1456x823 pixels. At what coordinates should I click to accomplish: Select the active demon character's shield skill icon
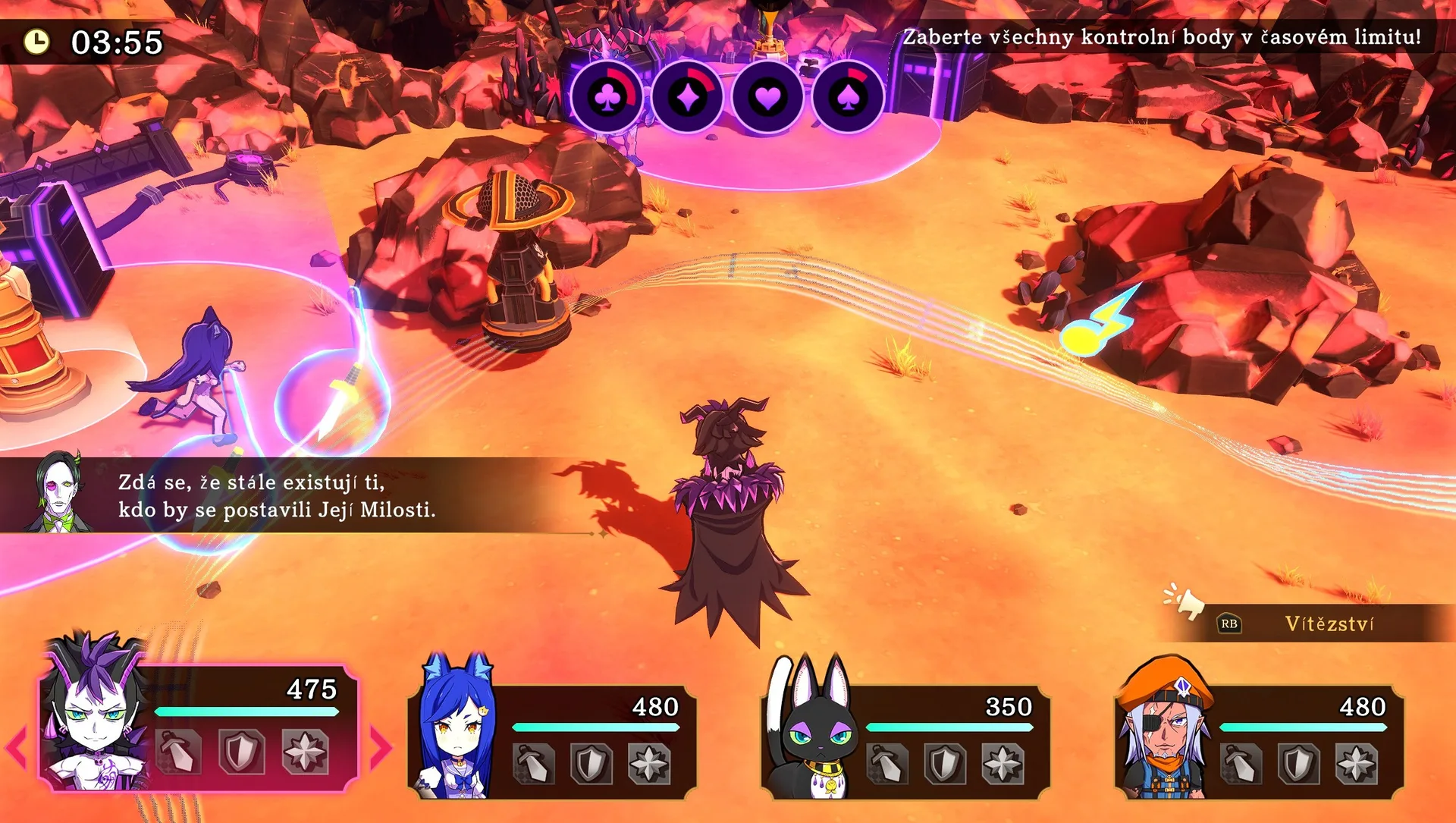[242, 752]
